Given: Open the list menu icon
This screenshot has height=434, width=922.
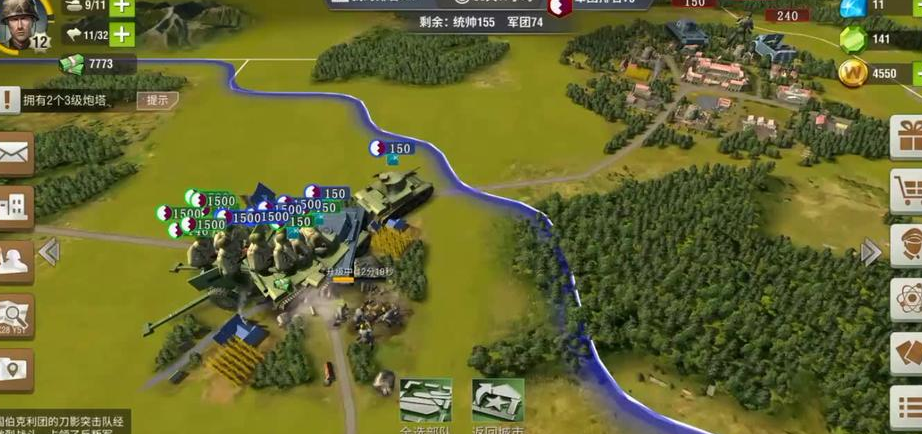Looking at the screenshot, I should pyautogui.click(x=908, y=408).
